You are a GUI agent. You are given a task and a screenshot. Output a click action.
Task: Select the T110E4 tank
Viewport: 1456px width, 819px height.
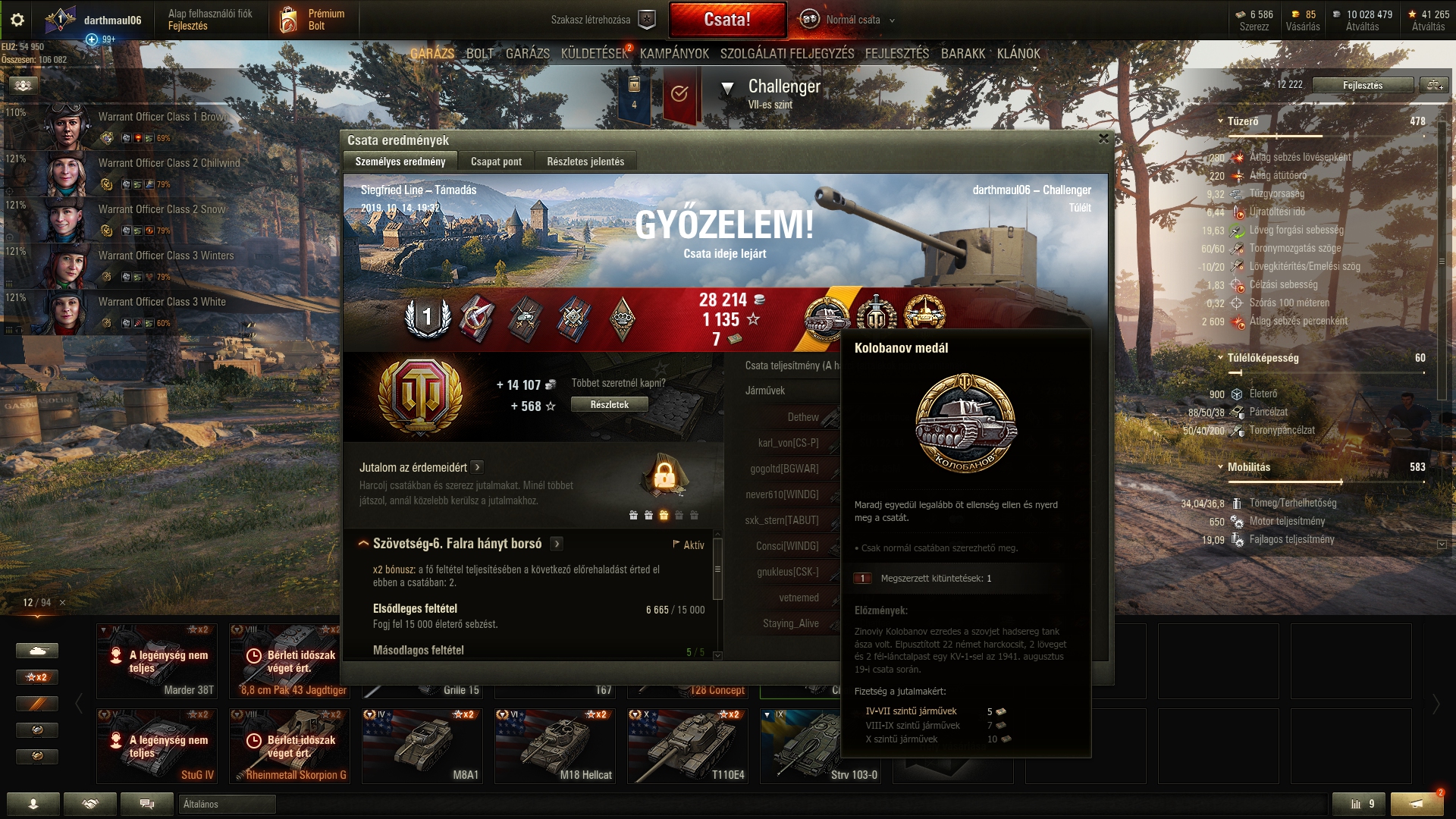tap(687, 745)
